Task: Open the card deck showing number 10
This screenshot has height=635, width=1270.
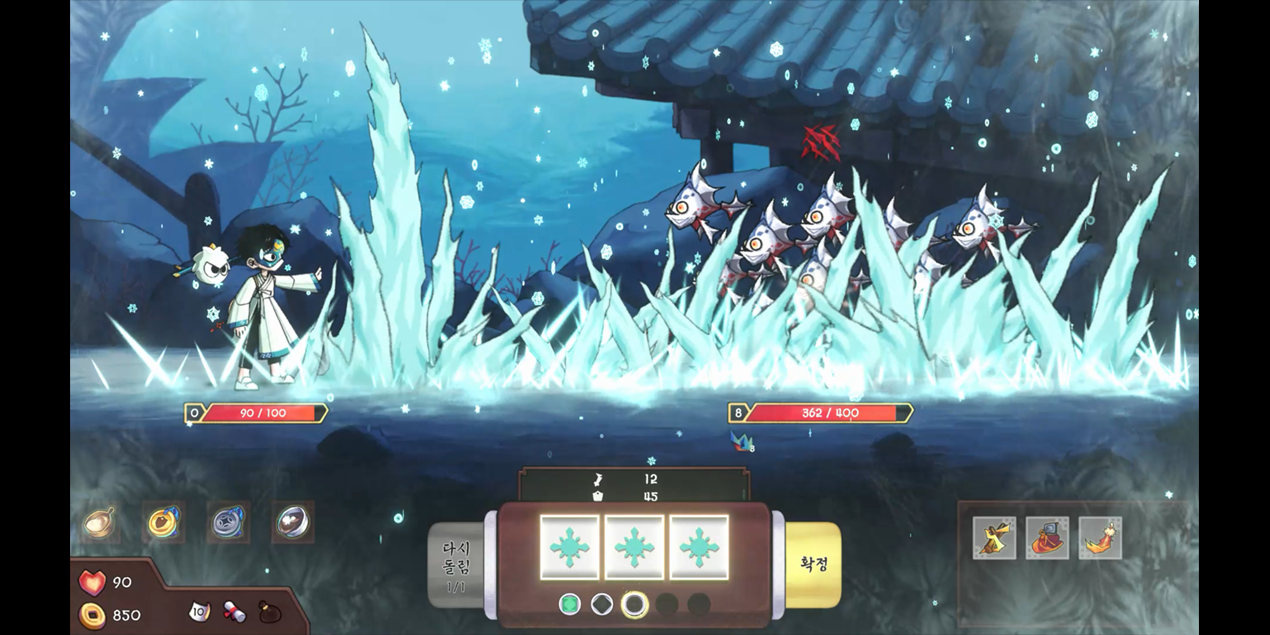Action: (200, 610)
